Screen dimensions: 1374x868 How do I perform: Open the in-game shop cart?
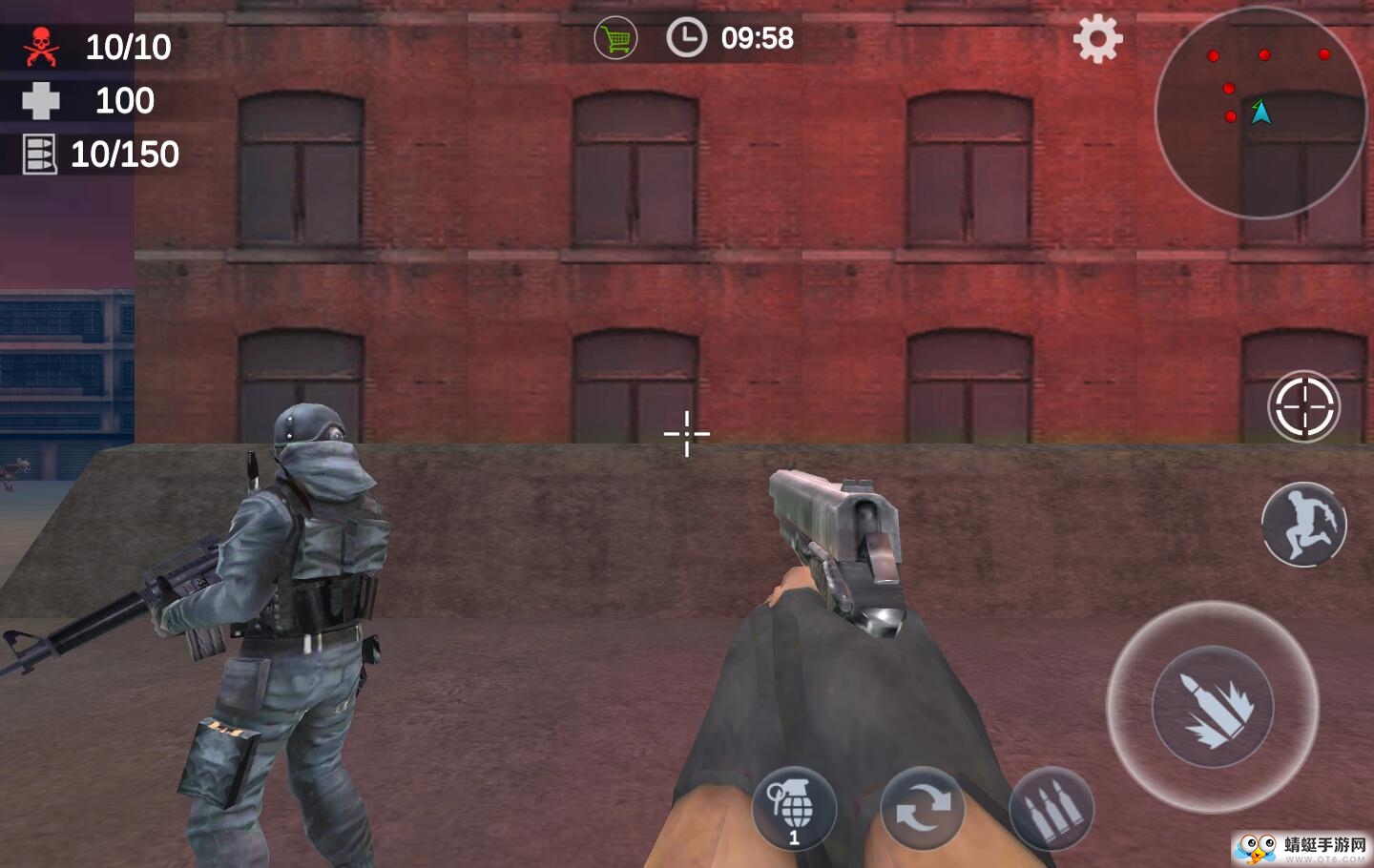click(614, 38)
